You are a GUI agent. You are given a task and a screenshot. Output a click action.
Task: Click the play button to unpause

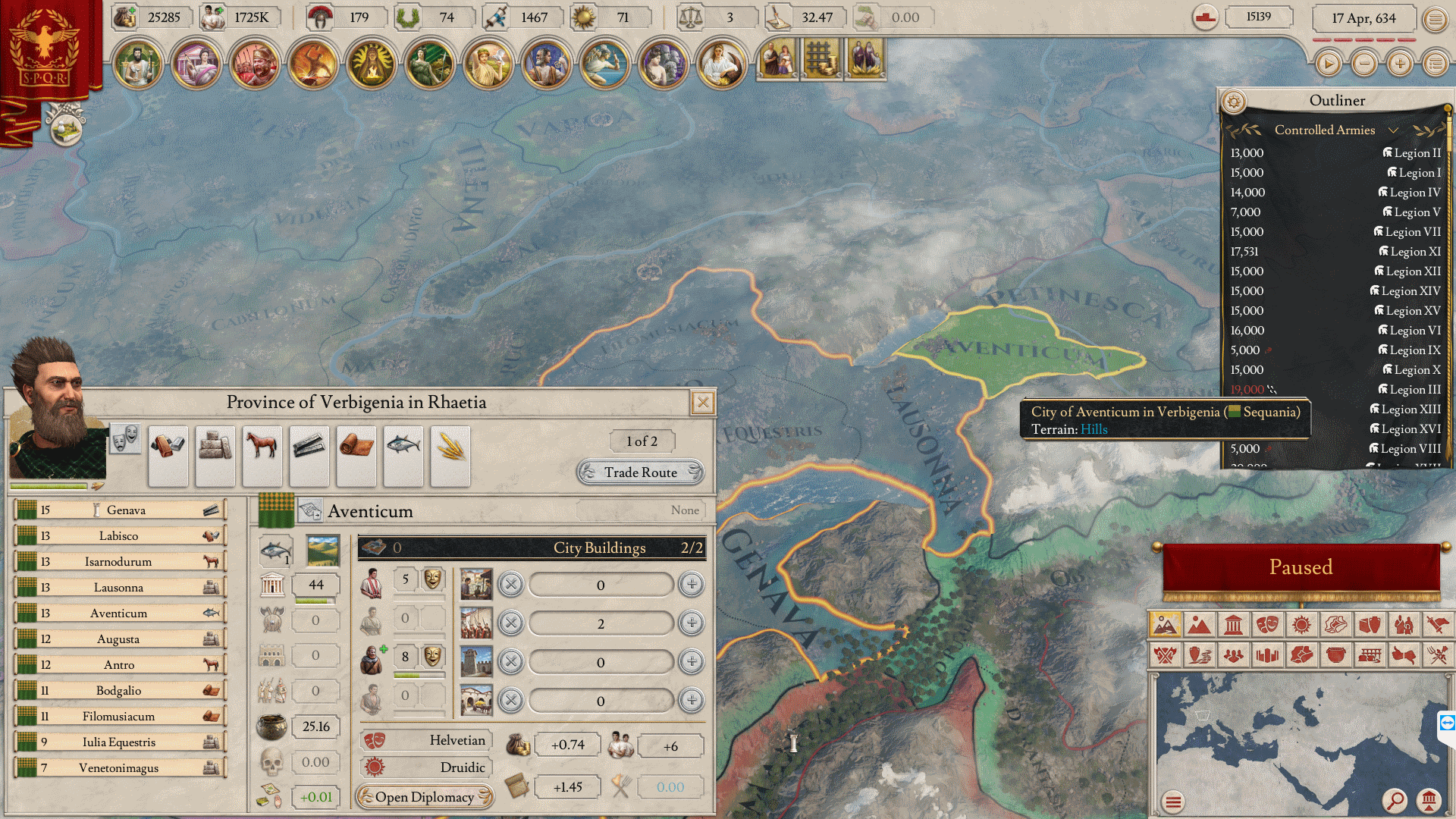1329,64
